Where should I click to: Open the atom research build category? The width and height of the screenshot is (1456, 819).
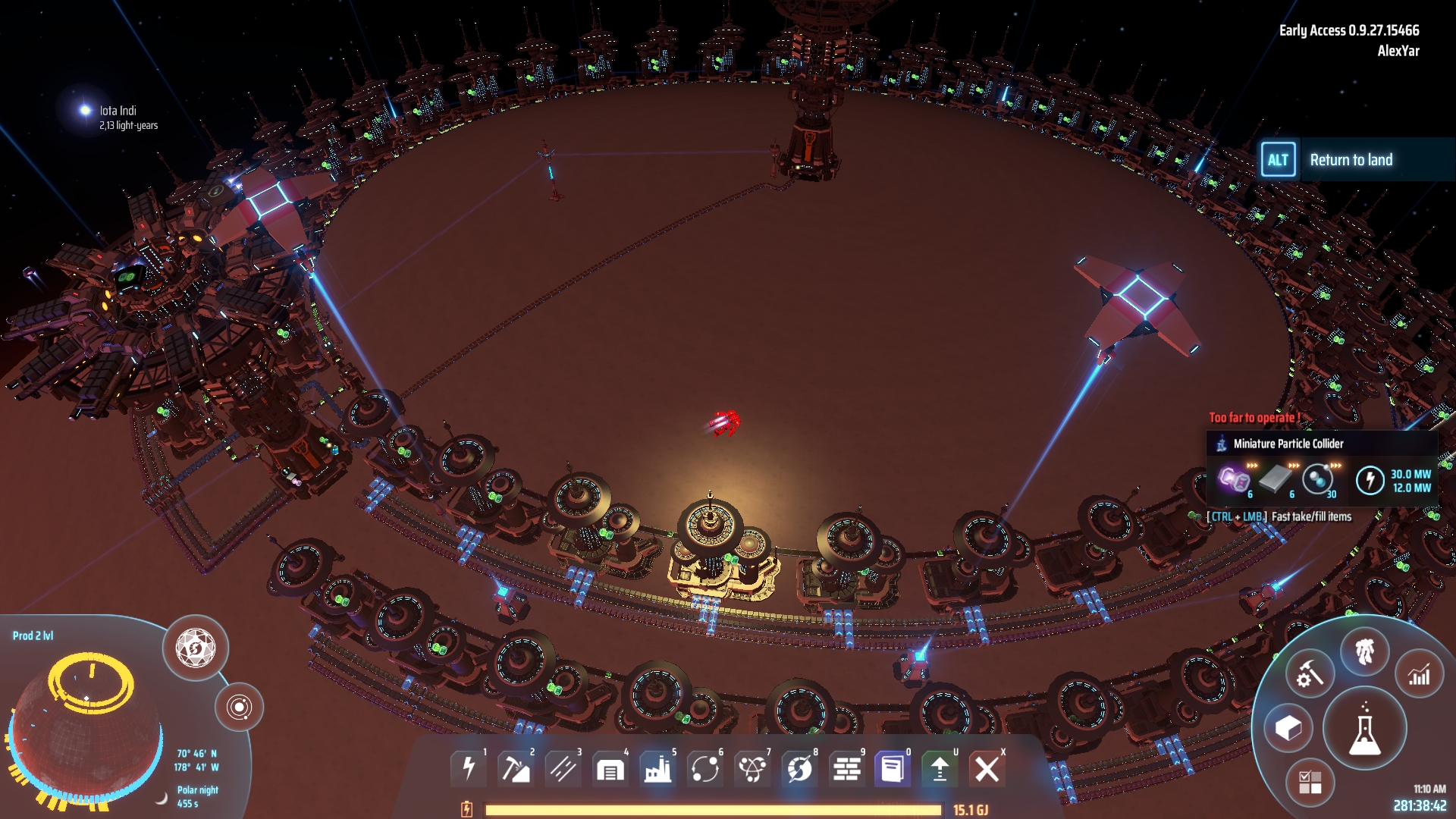pyautogui.click(x=752, y=769)
